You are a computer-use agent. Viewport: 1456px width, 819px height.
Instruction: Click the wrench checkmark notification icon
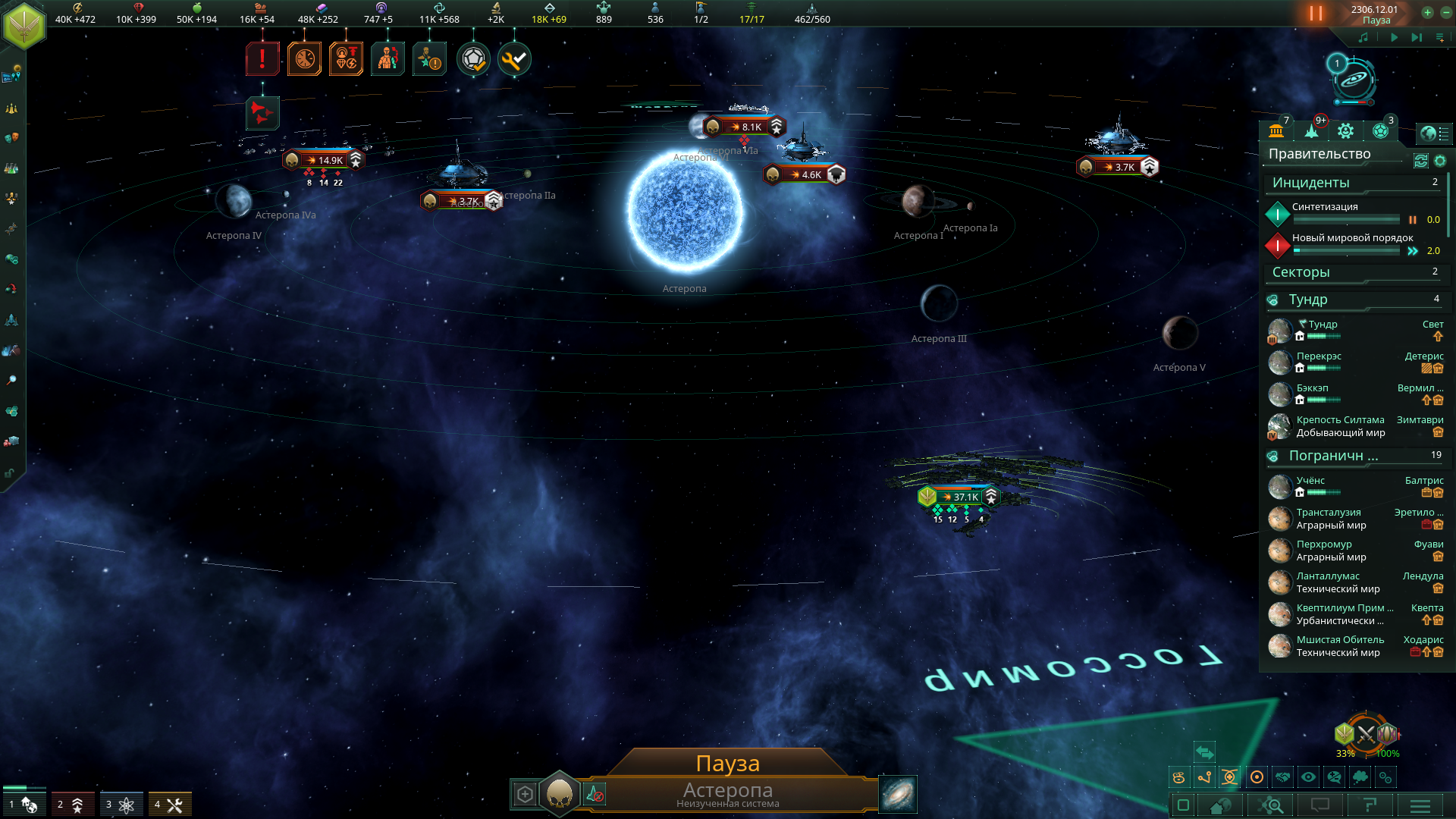click(x=514, y=59)
